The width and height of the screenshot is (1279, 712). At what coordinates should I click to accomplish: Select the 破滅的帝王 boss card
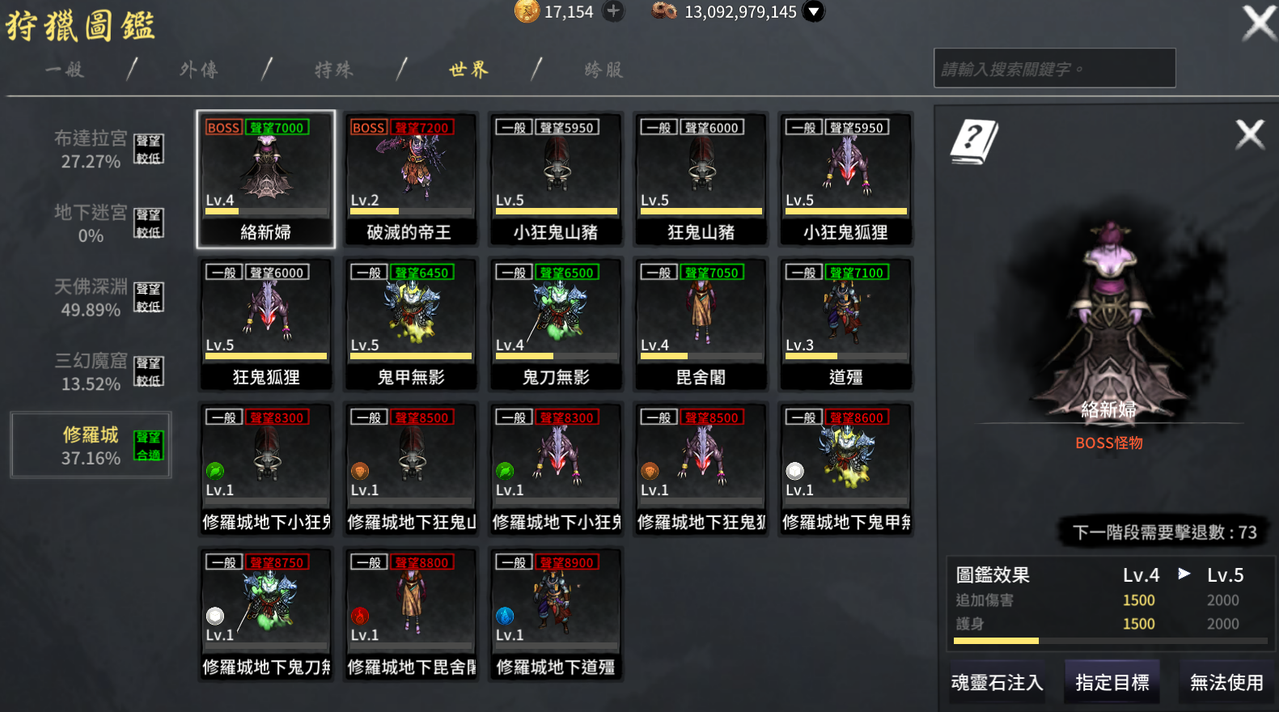tap(410, 180)
